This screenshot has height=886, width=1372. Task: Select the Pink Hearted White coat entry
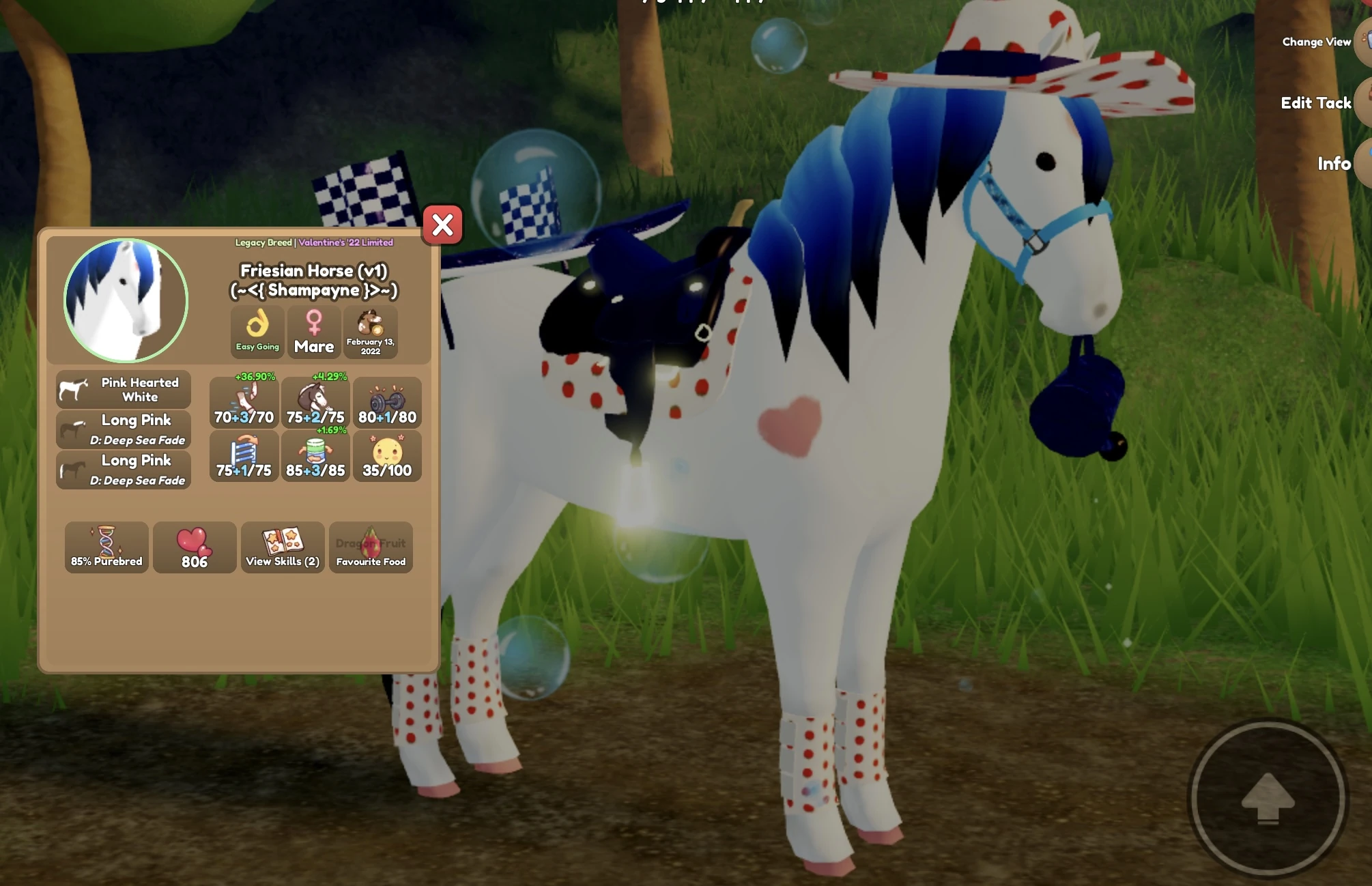pyautogui.click(x=123, y=389)
